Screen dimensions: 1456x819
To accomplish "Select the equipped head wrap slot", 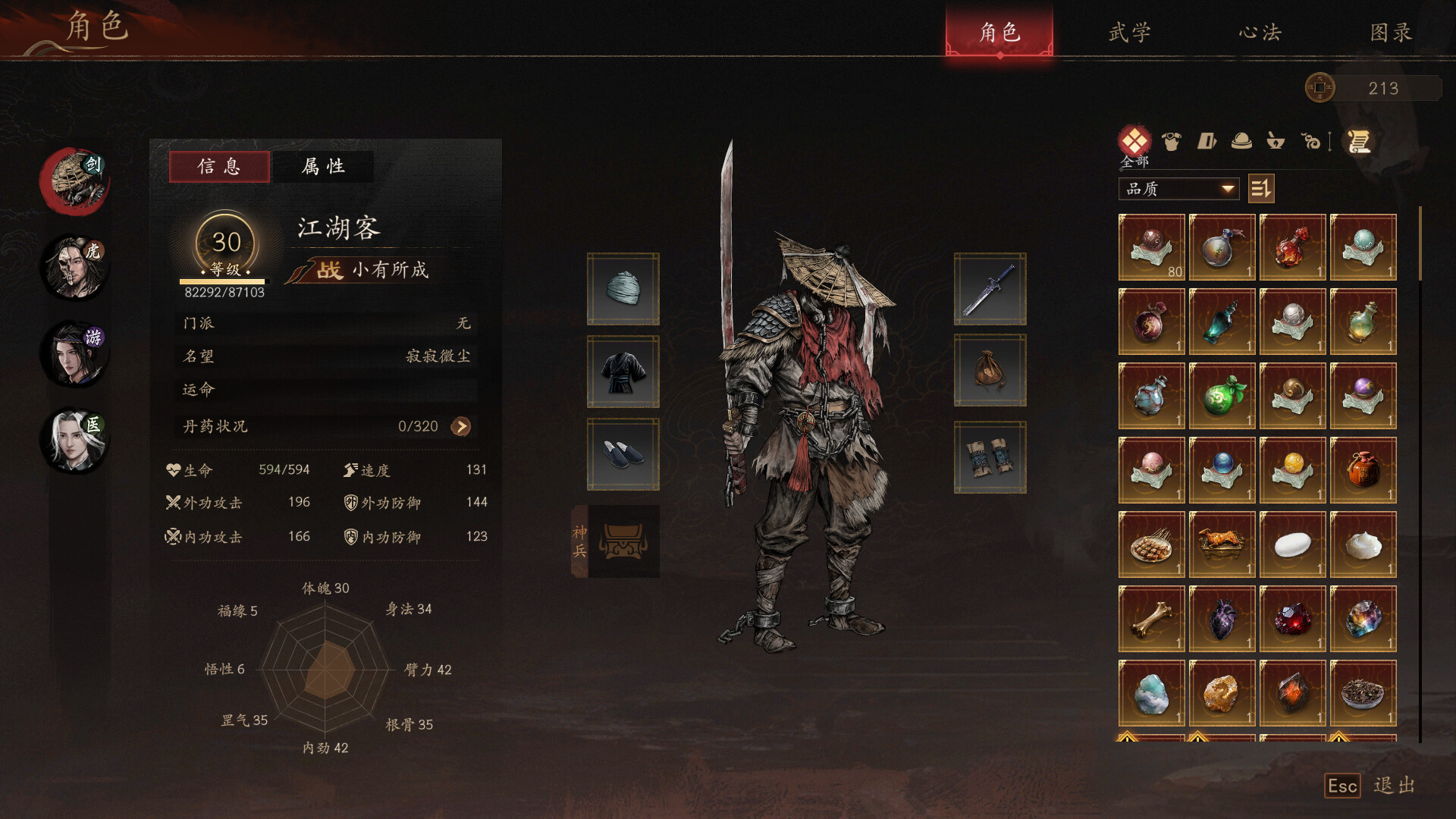I will [x=623, y=289].
